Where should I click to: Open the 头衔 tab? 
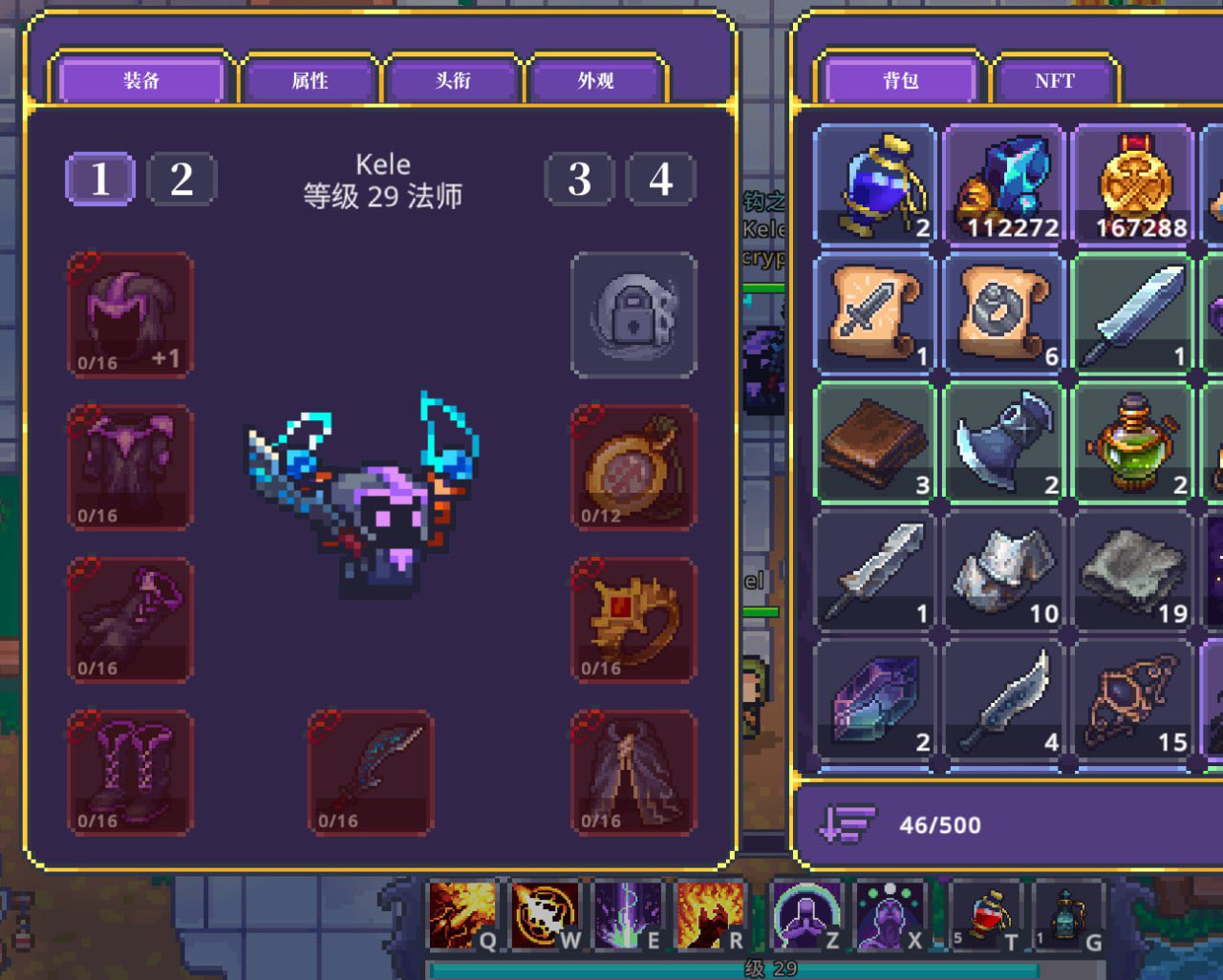pyautogui.click(x=453, y=81)
